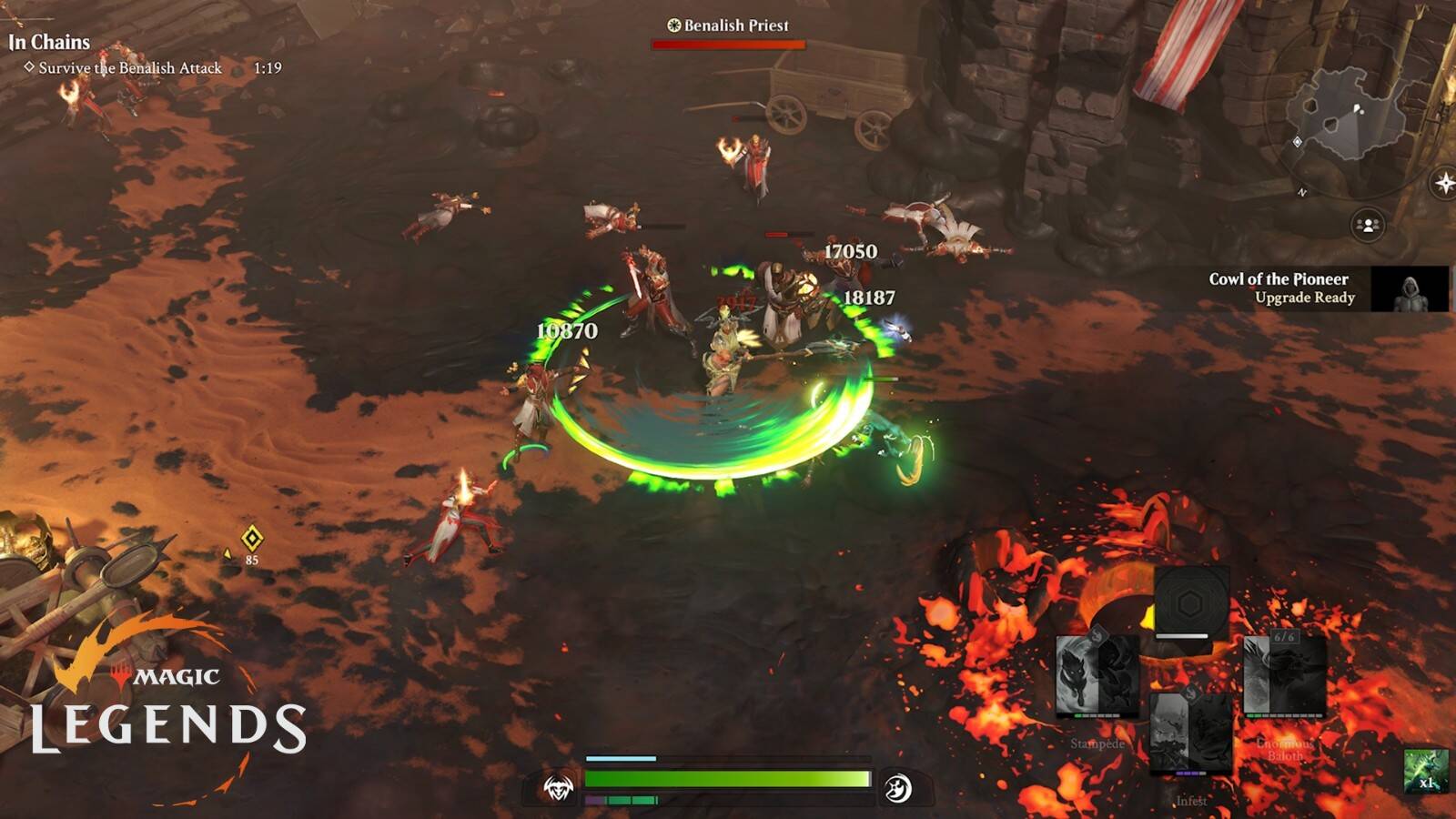Select the compass star icon beside minimap

[x=1444, y=184]
